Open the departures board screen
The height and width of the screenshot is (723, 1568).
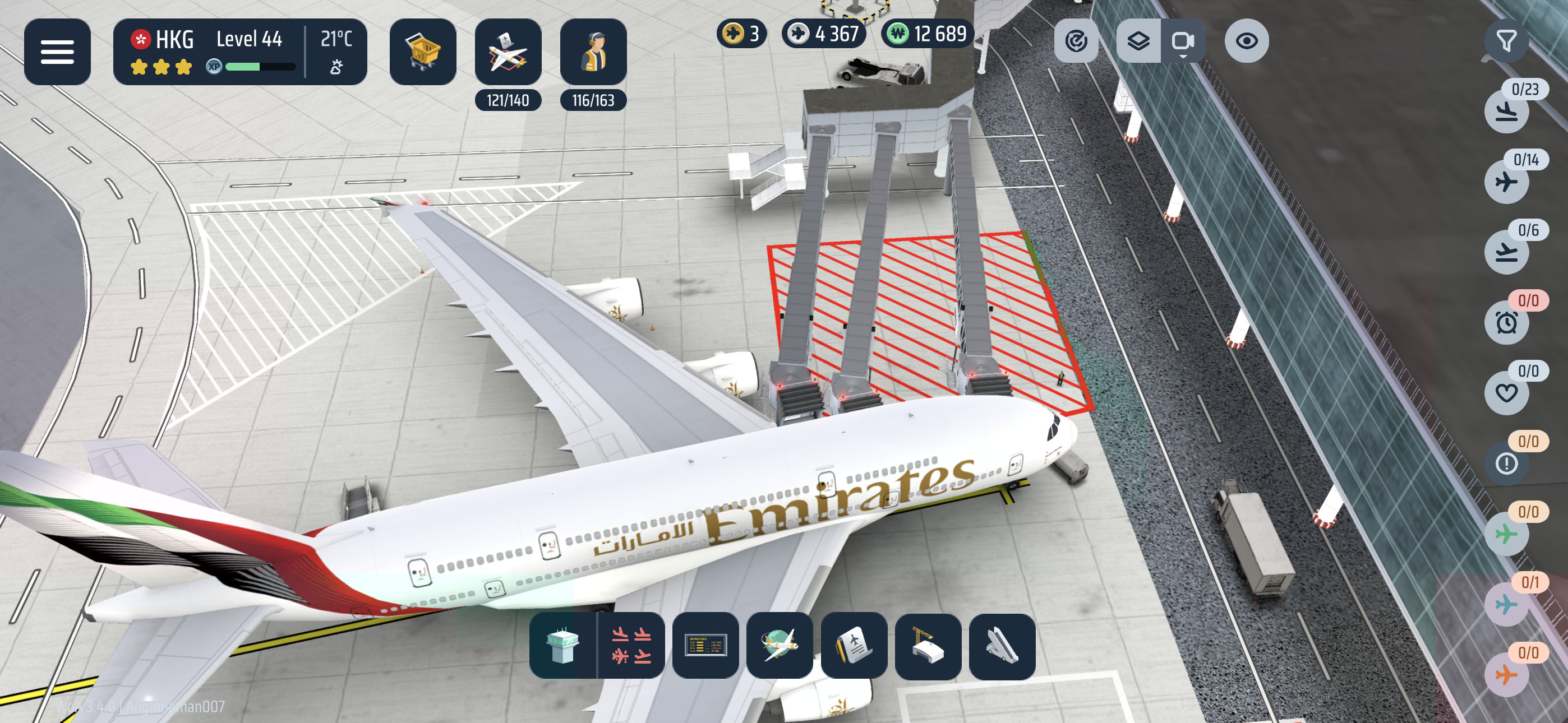pyautogui.click(x=705, y=646)
